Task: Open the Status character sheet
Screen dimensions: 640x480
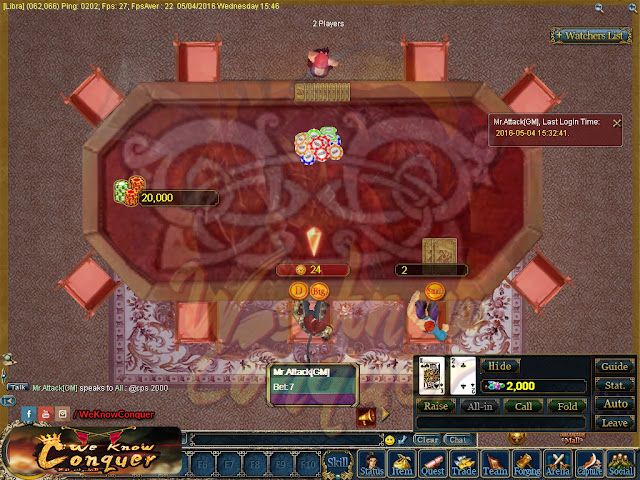Action: [371, 465]
